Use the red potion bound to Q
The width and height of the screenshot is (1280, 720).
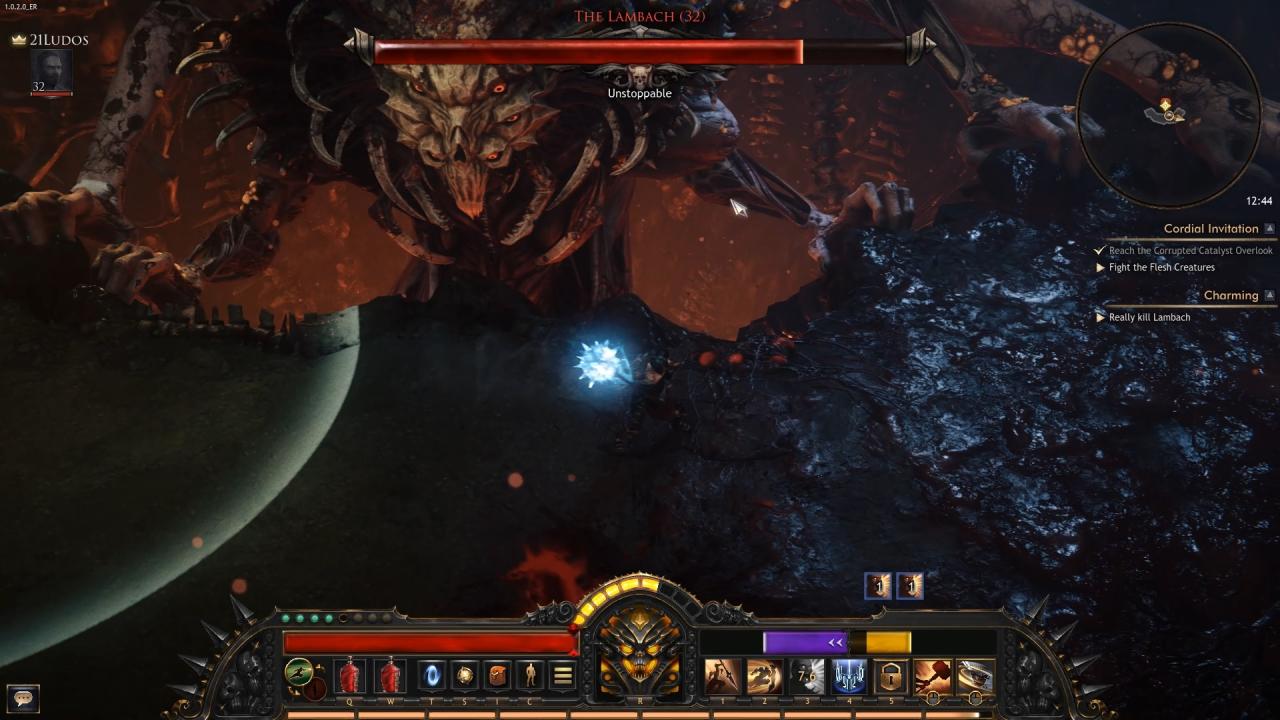pos(349,676)
